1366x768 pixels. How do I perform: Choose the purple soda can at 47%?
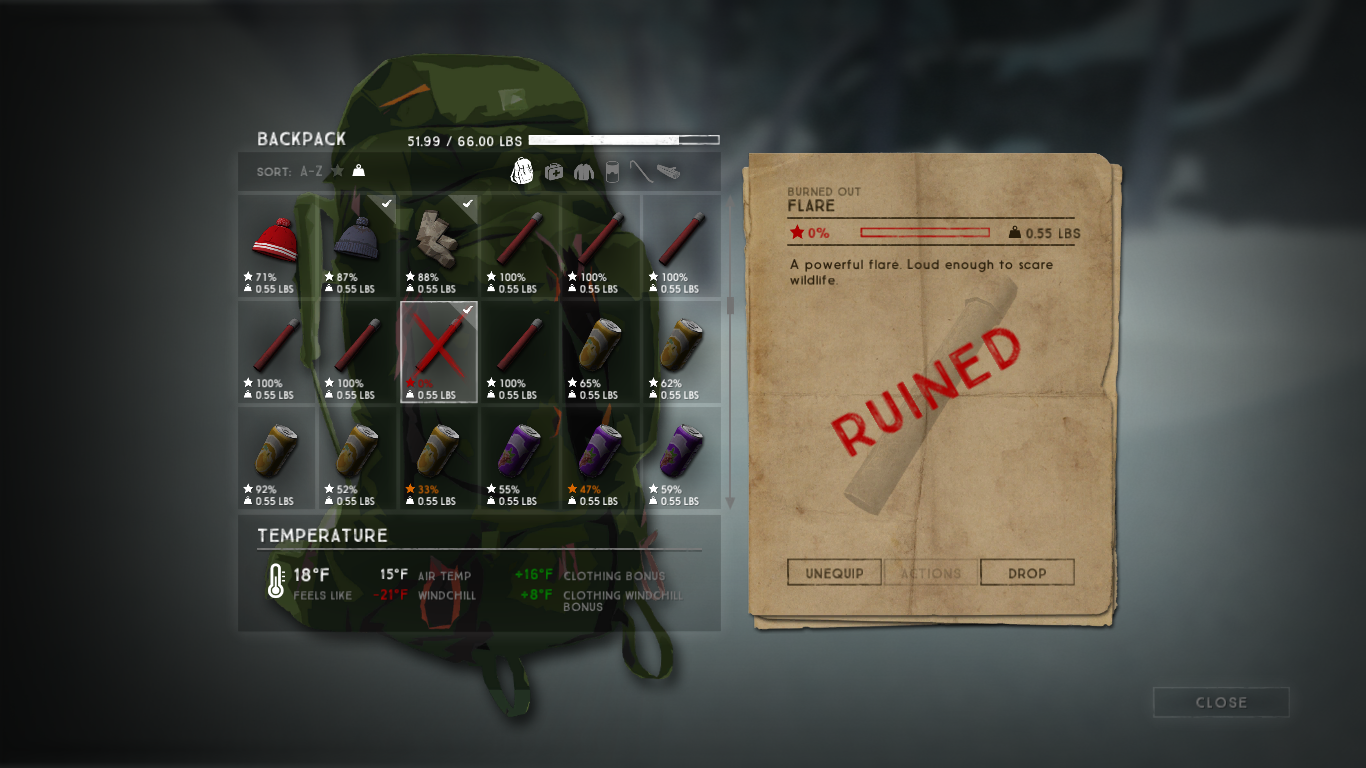(601, 457)
